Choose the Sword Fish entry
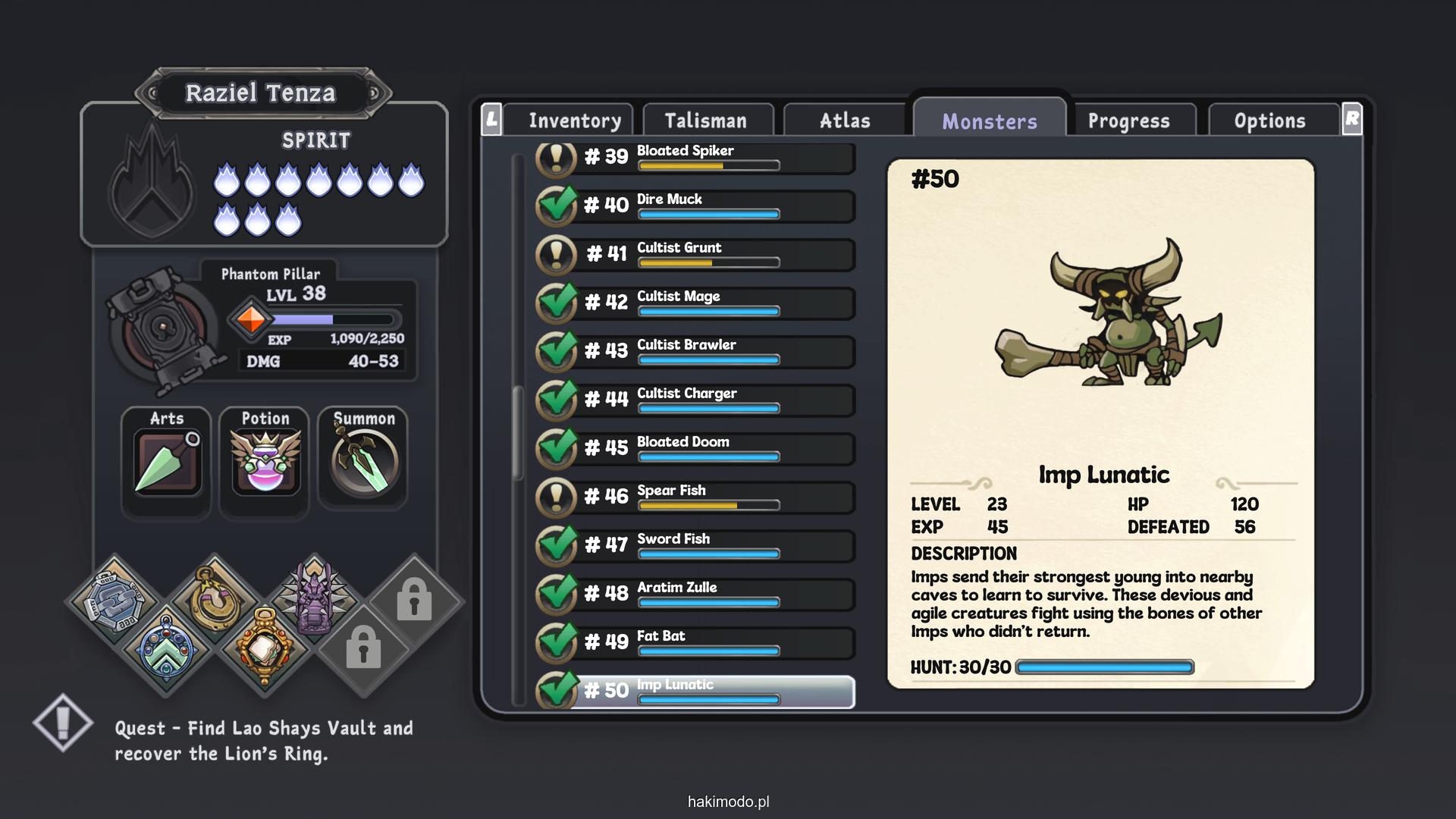Image resolution: width=1456 pixels, height=819 pixels. pos(705,545)
